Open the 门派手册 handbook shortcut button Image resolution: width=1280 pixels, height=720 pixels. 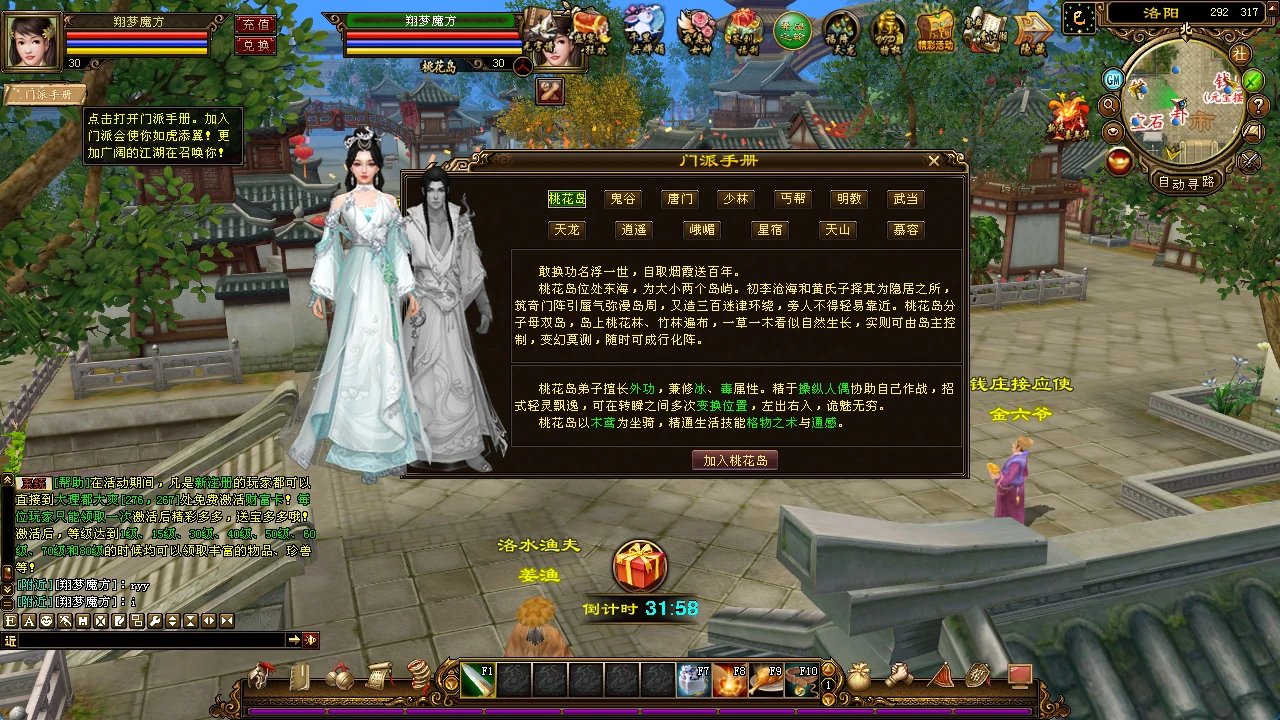[x=42, y=94]
